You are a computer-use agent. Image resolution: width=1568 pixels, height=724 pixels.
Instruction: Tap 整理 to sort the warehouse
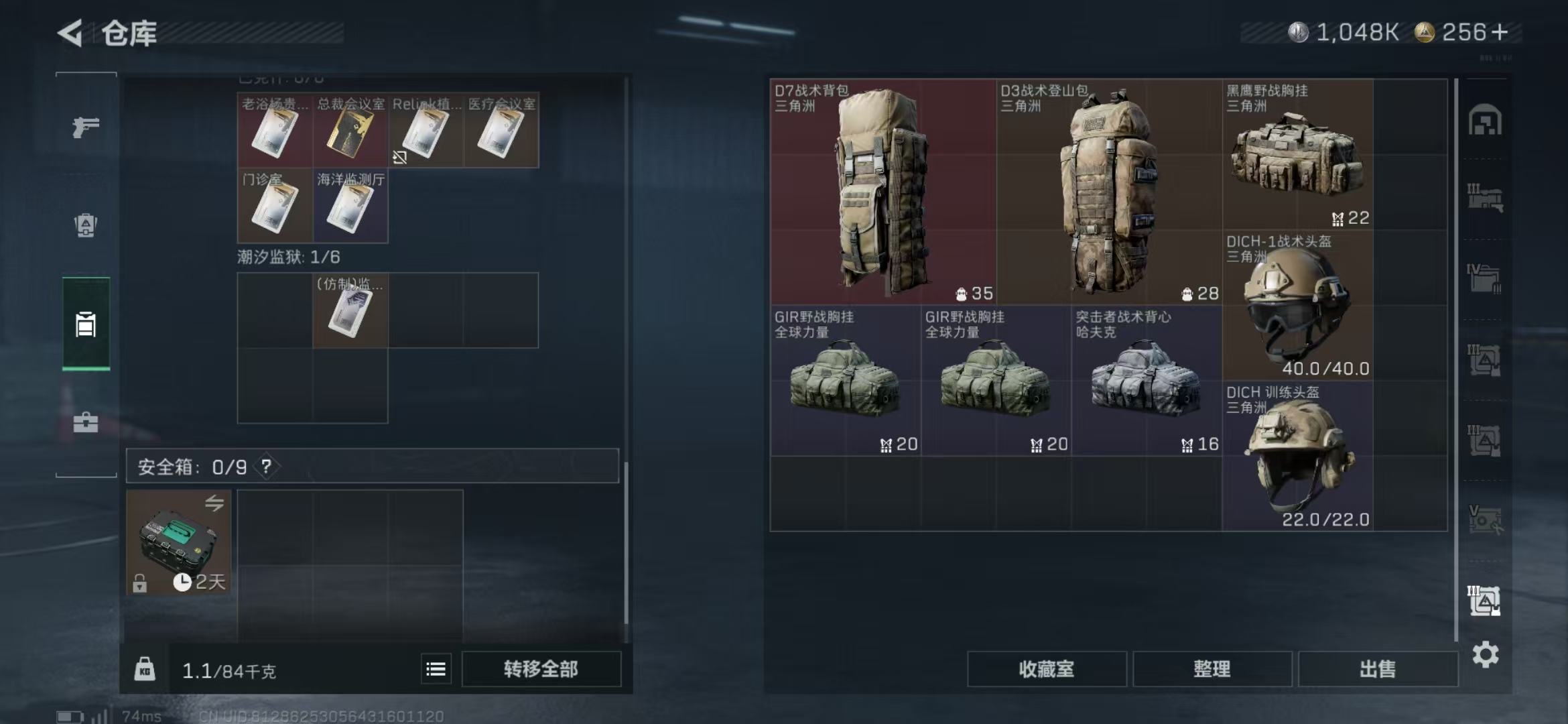tap(1212, 669)
